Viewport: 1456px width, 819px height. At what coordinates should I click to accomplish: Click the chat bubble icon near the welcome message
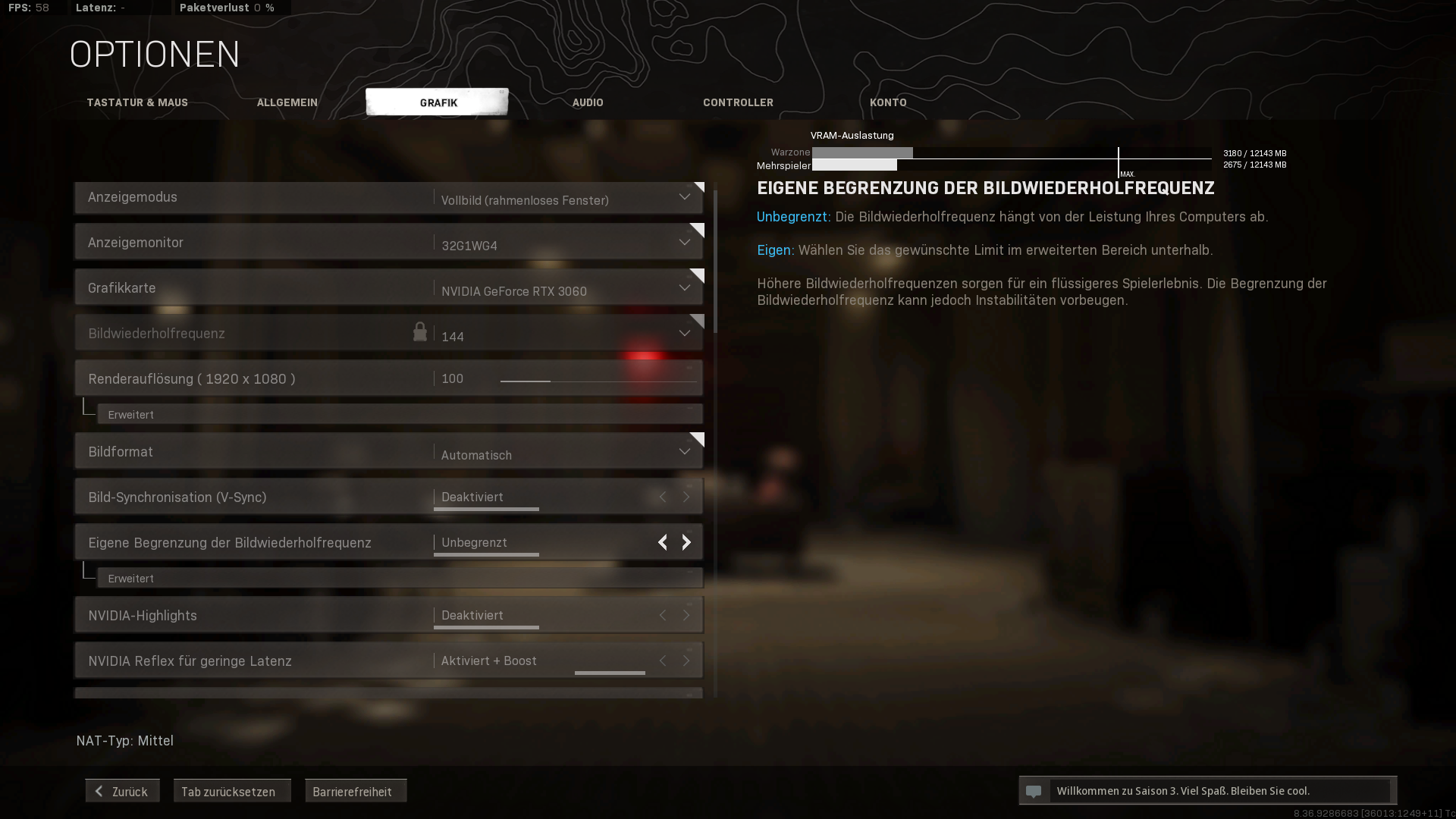tap(1035, 790)
